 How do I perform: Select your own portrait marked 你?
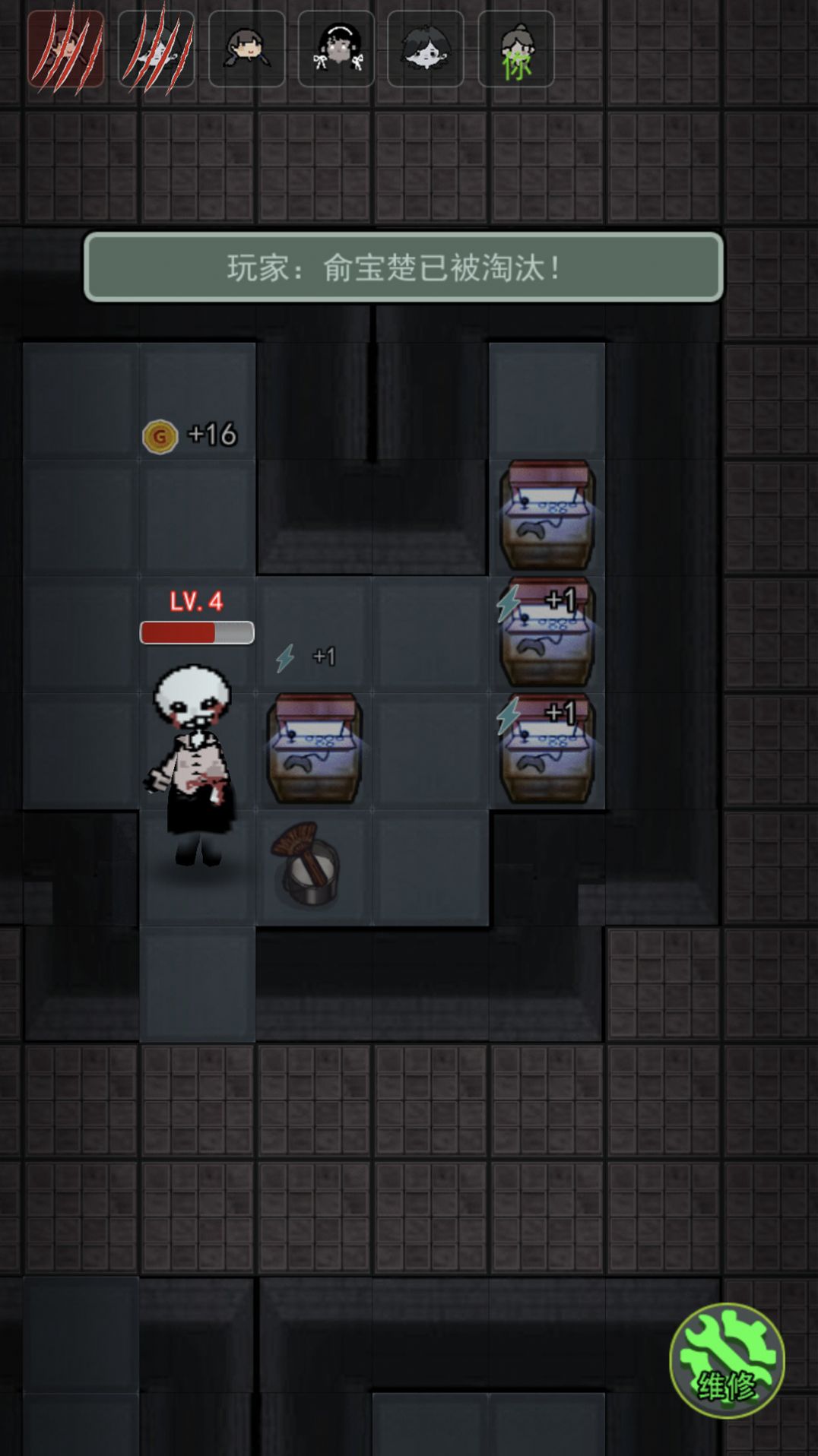tap(516, 49)
